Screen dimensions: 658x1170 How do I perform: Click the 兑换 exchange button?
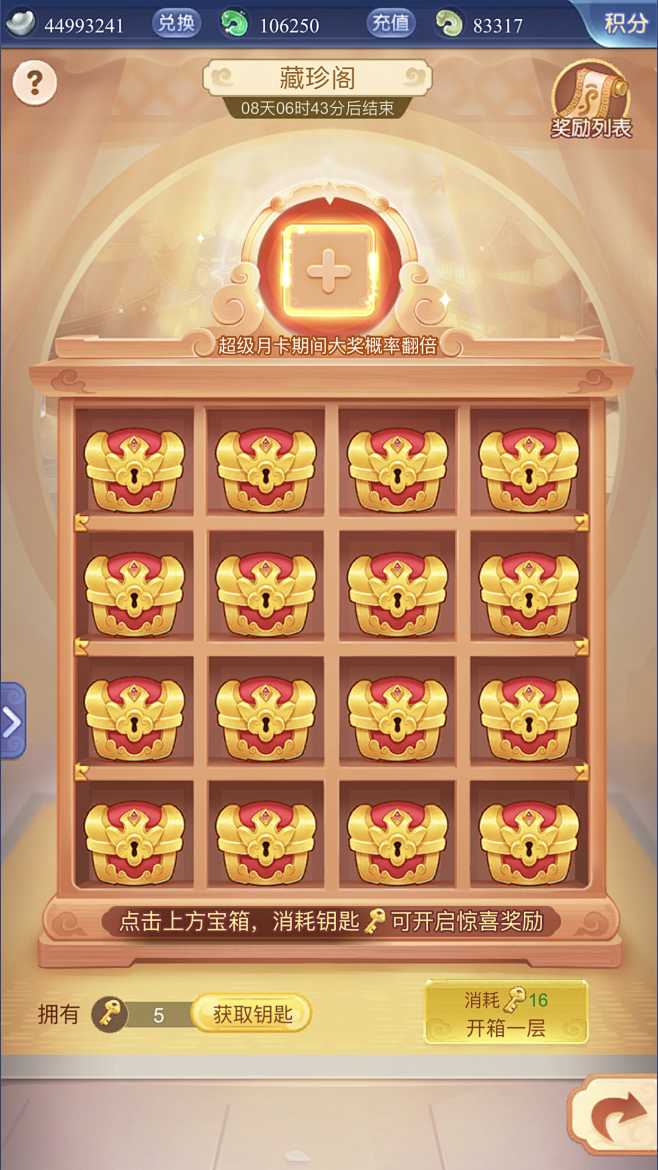[177, 23]
